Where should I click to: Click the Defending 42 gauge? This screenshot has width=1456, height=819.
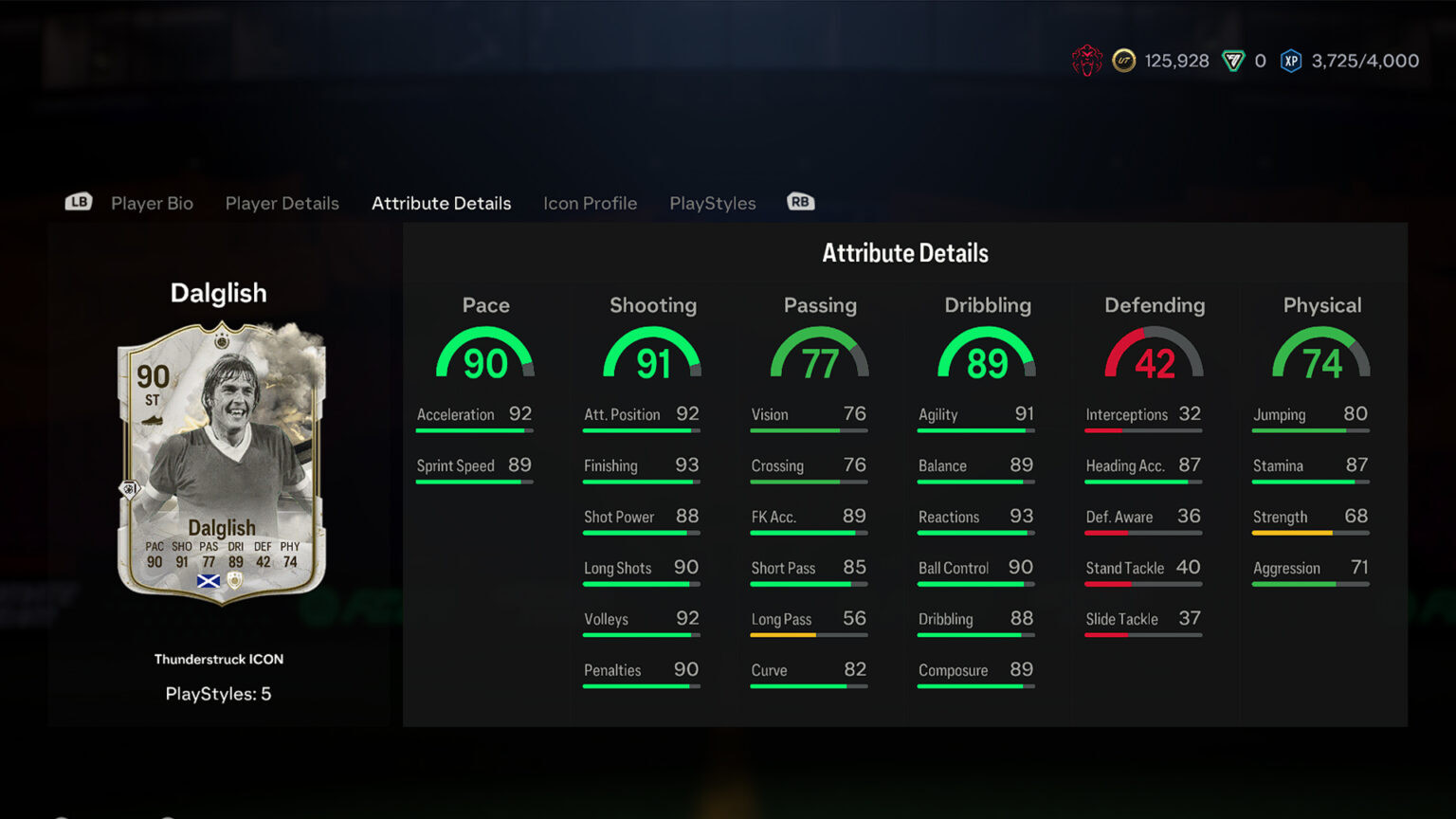point(1153,355)
